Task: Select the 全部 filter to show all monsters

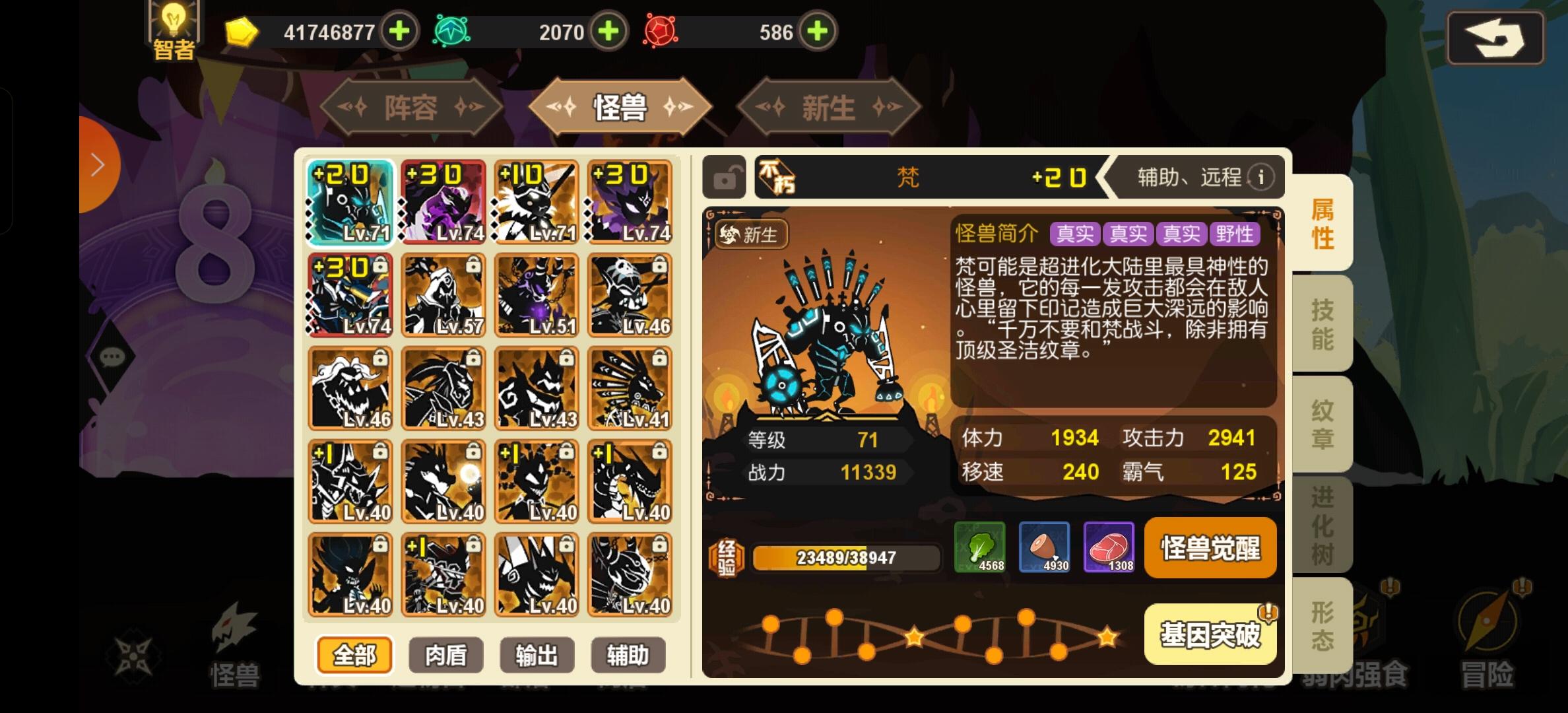Action: [354, 655]
